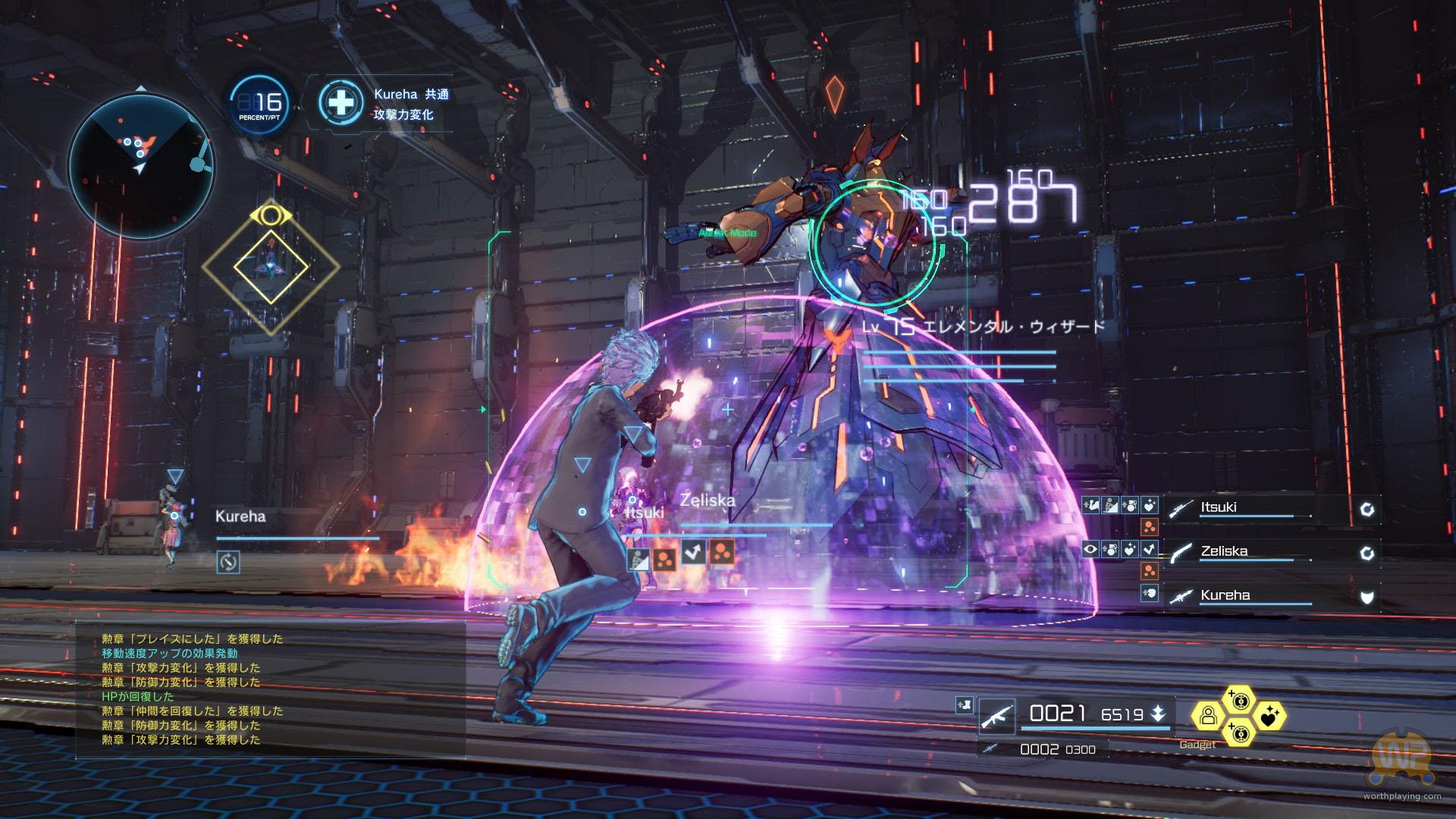1456x819 pixels.
Task: Click the eye buff icon beside Zeliska
Action: pyautogui.click(x=1090, y=549)
